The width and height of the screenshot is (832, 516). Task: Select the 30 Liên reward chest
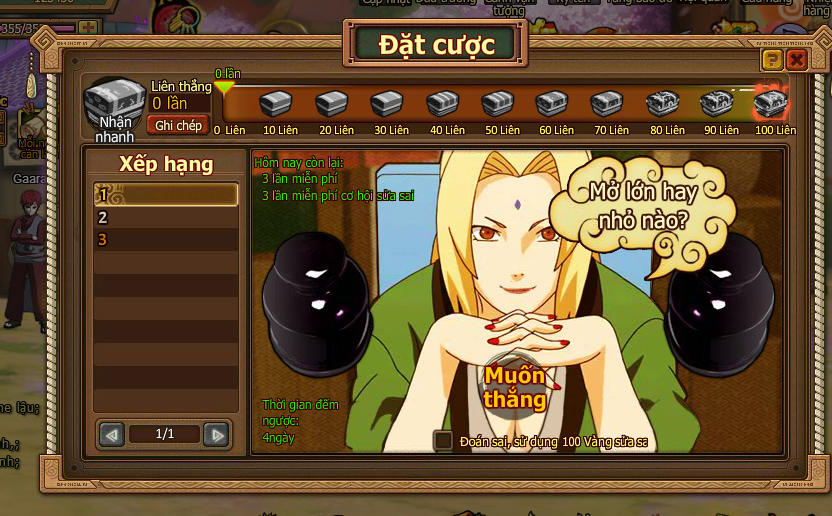[387, 104]
